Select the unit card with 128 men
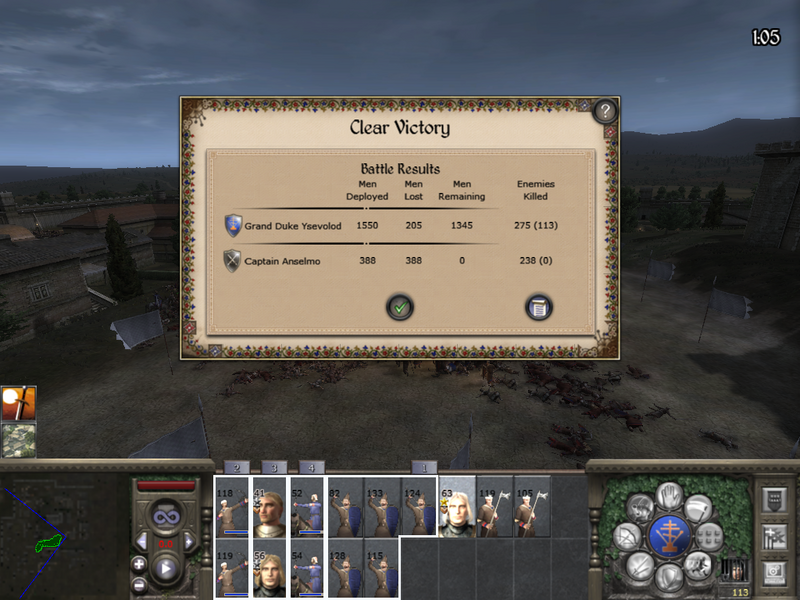 point(345,568)
